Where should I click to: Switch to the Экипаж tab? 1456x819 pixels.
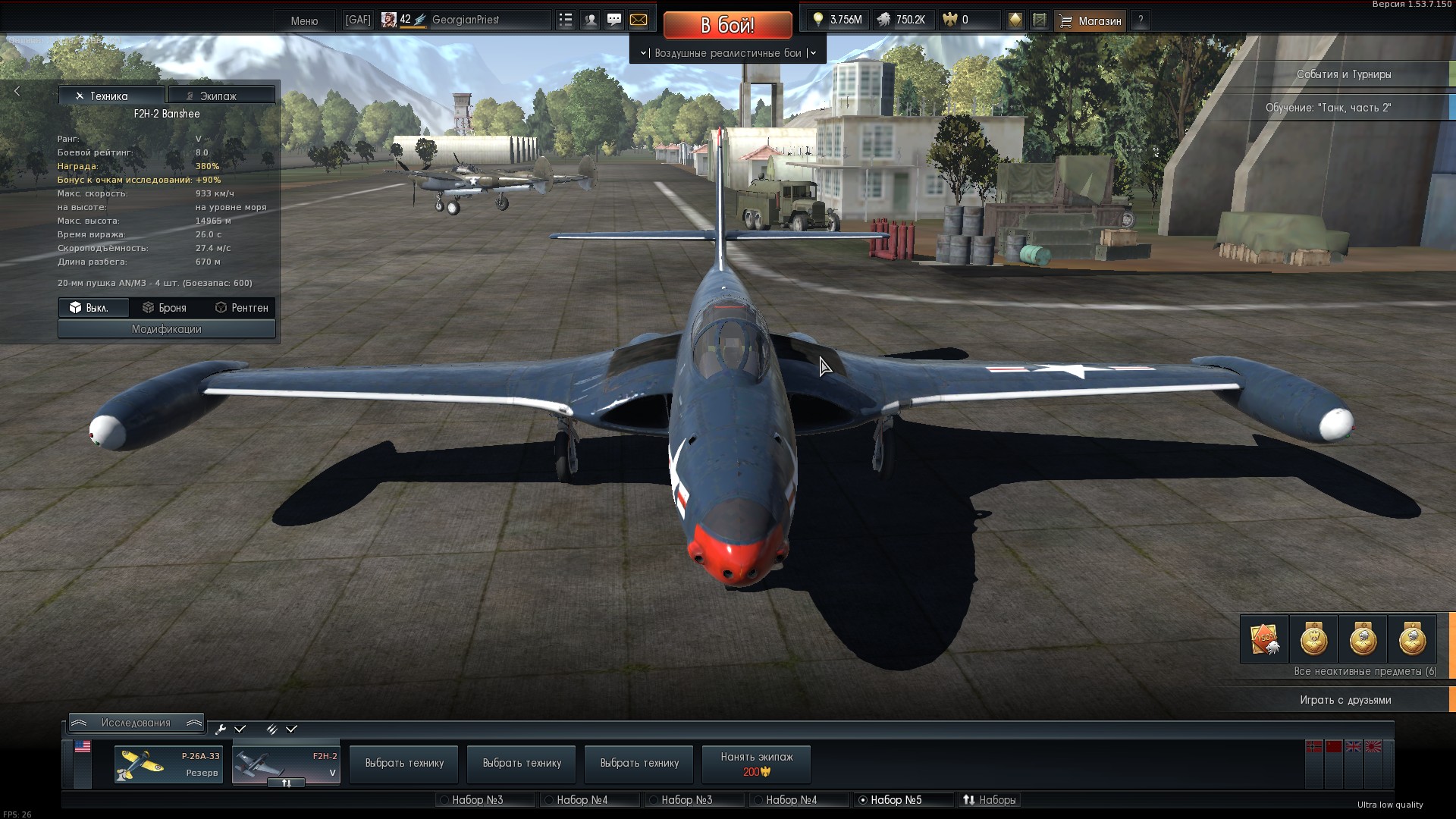tap(221, 96)
